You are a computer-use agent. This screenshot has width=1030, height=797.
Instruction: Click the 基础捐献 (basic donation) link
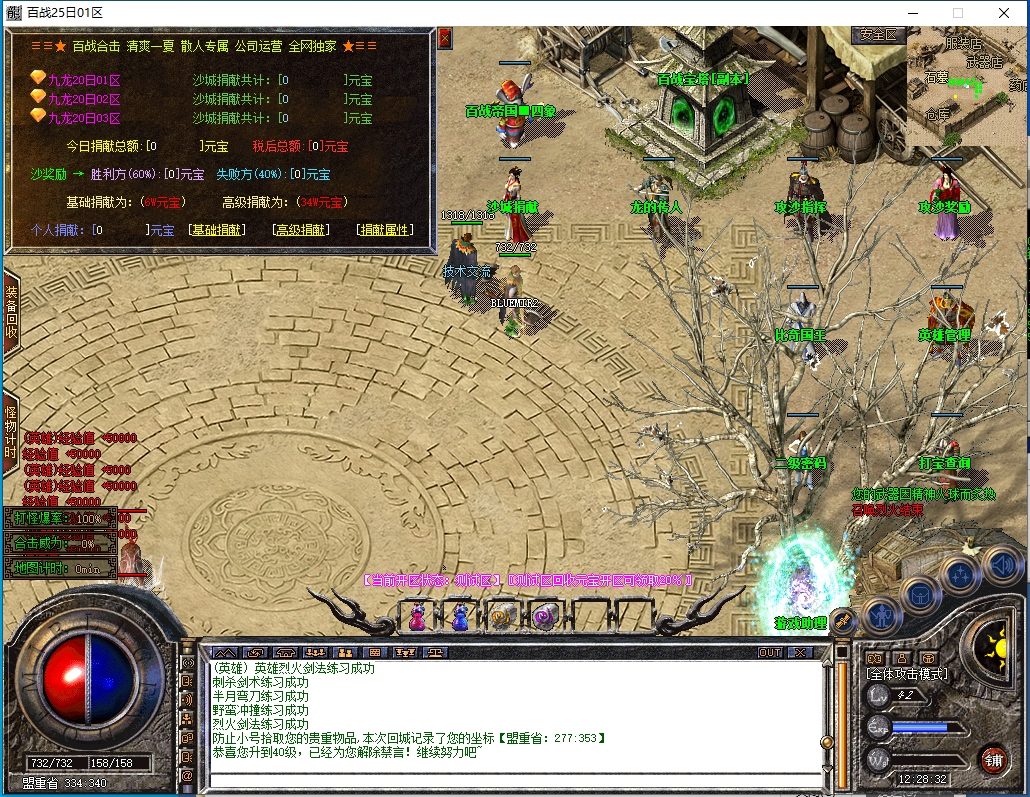click(x=217, y=230)
